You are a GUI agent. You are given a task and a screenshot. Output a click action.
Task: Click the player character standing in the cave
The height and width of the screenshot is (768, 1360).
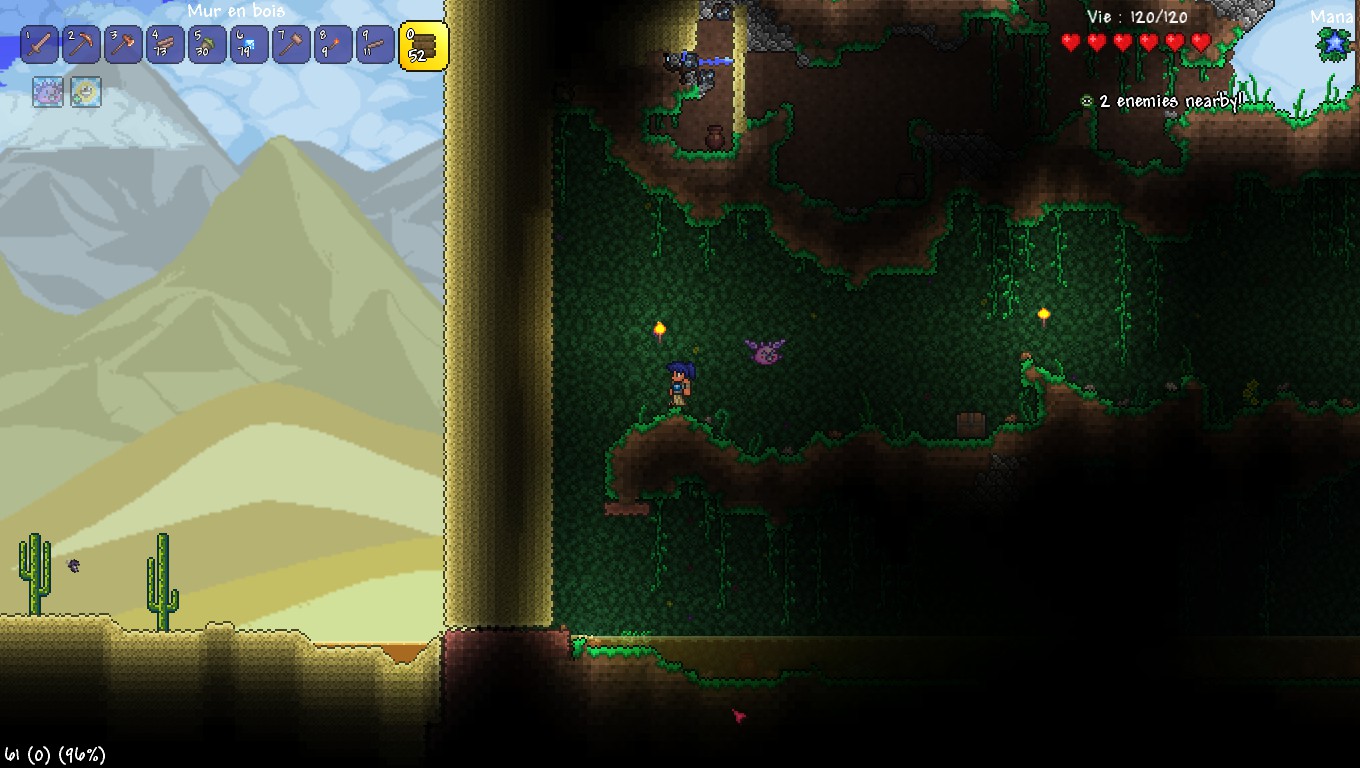tap(680, 385)
